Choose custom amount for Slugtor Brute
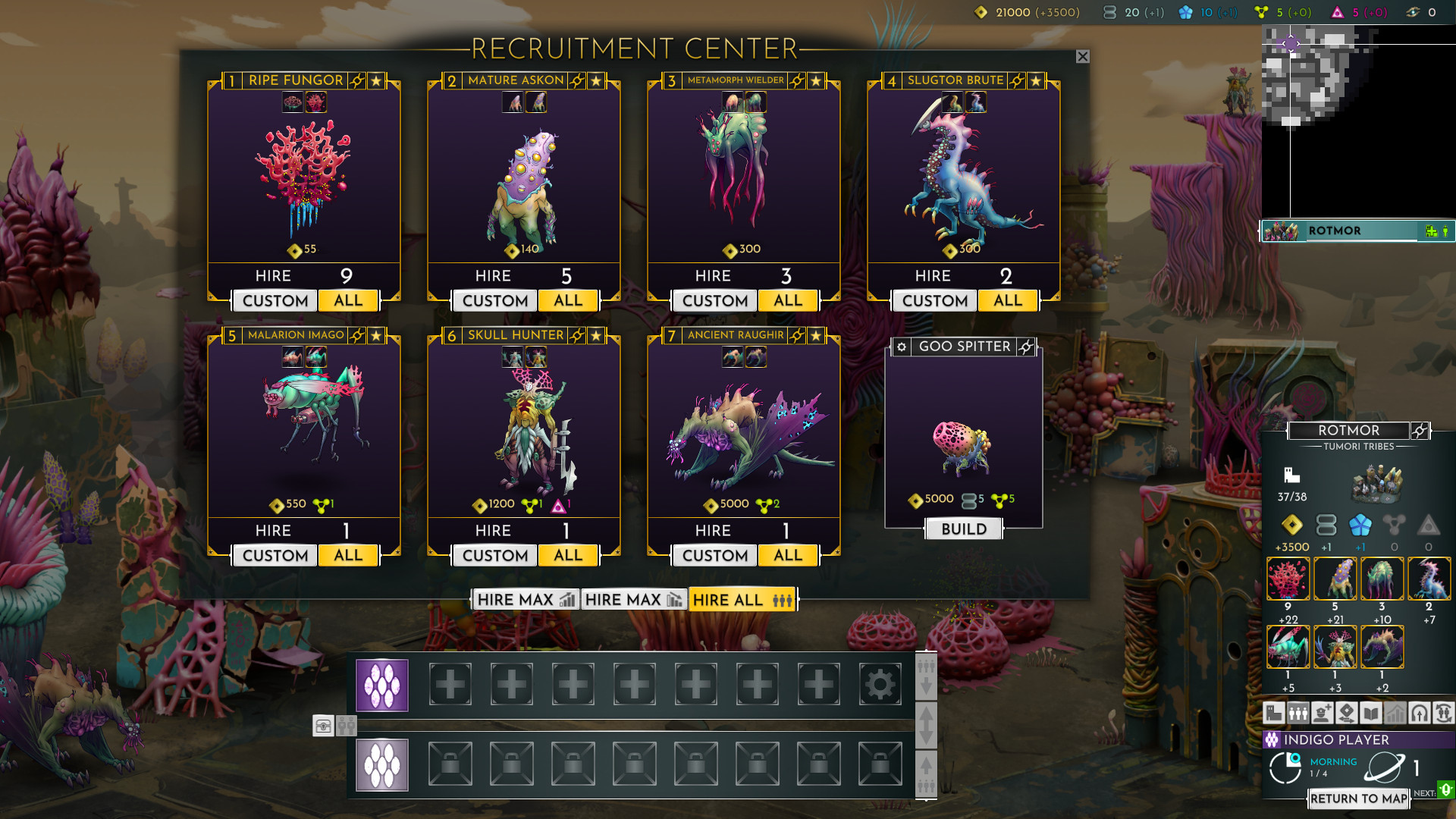The image size is (1456, 819). pos(934,301)
